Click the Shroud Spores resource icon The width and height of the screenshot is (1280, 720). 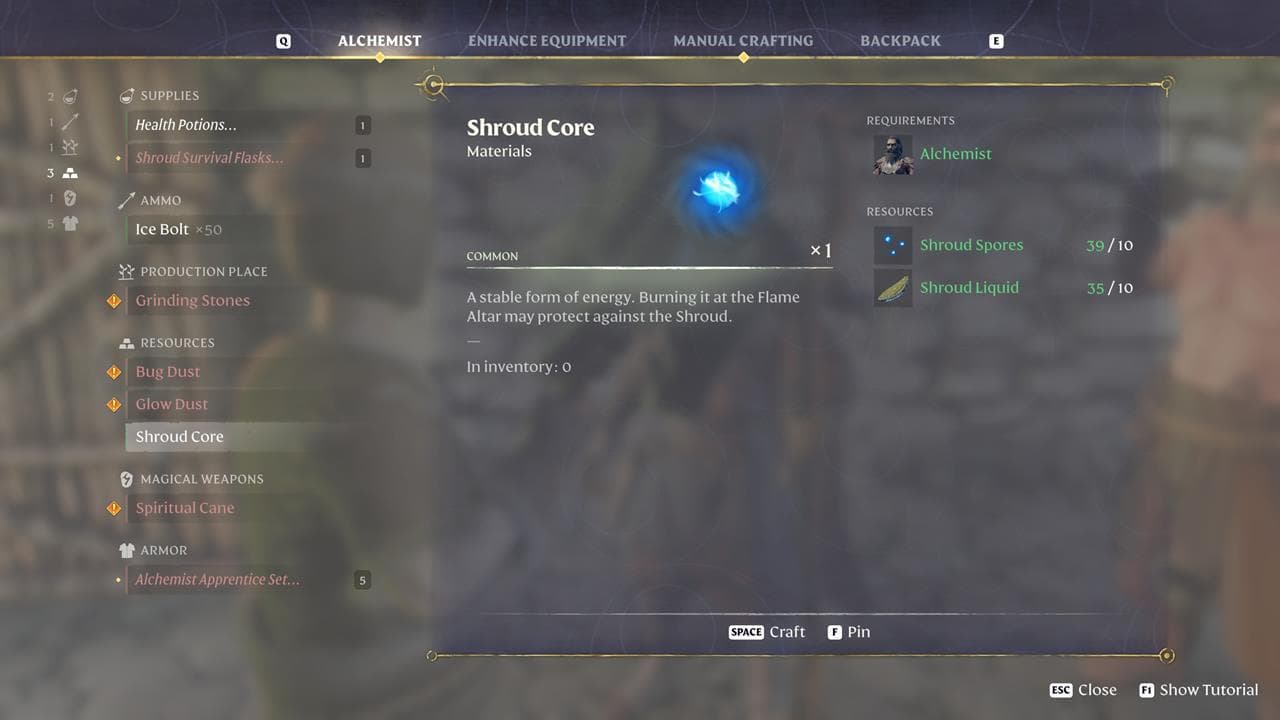coord(892,244)
